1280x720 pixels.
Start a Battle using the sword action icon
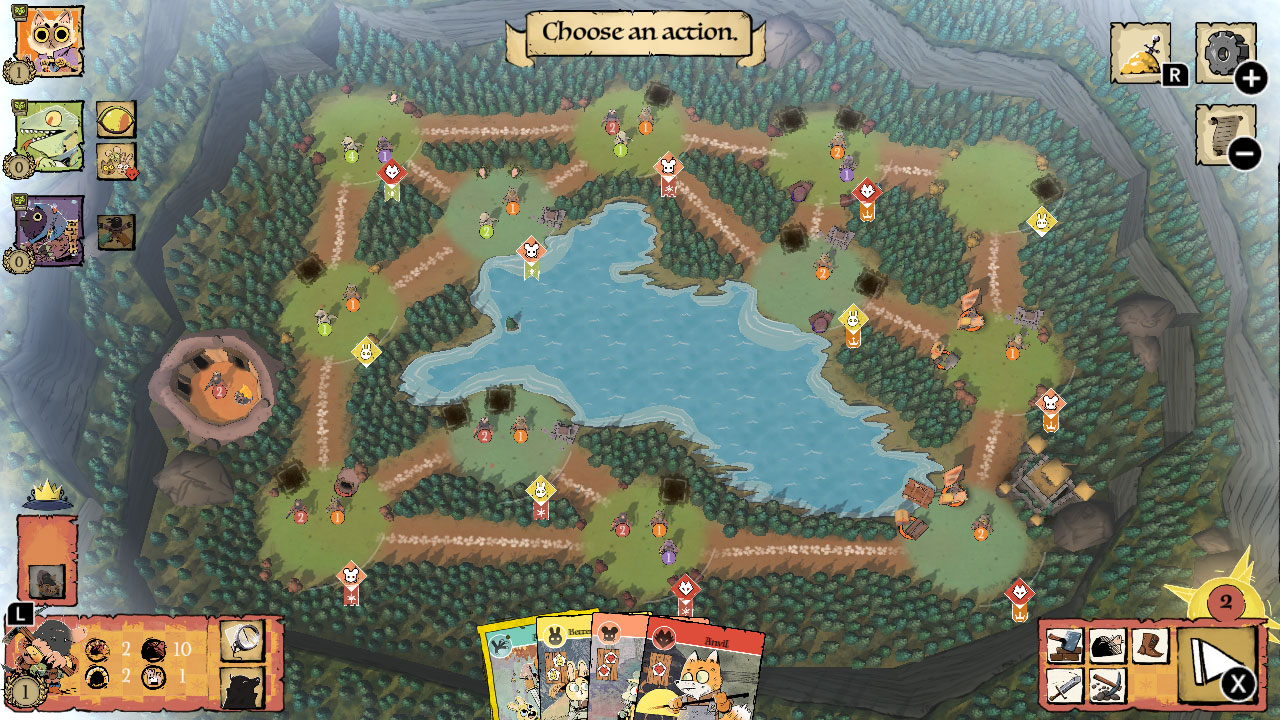click(1063, 686)
